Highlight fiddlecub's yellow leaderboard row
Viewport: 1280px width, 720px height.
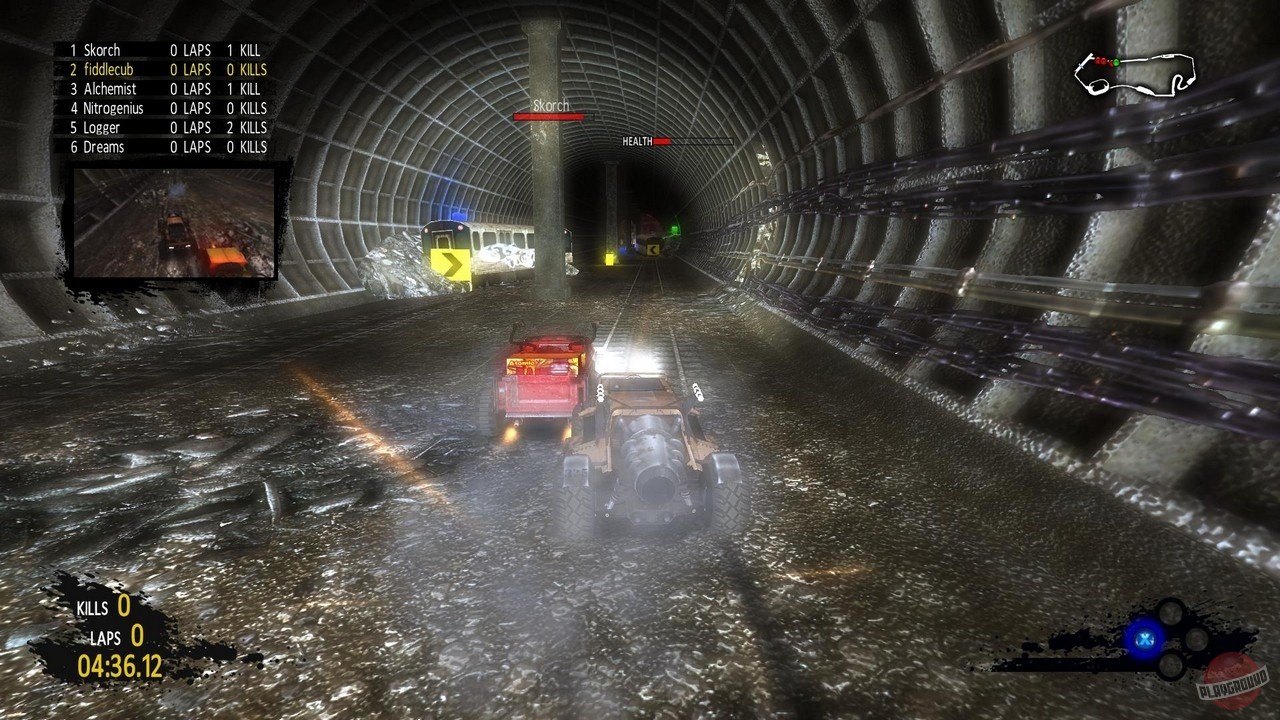(110, 69)
